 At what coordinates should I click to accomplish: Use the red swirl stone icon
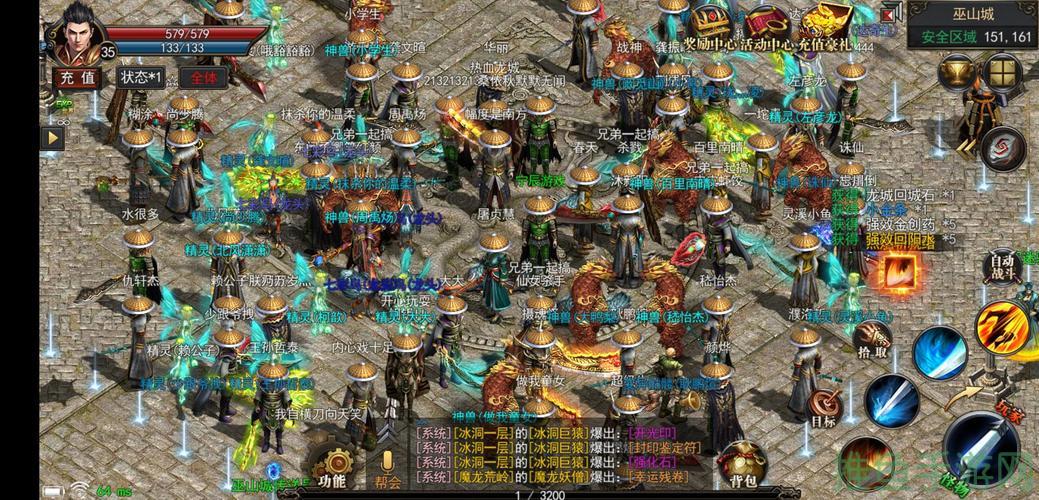point(1003,150)
